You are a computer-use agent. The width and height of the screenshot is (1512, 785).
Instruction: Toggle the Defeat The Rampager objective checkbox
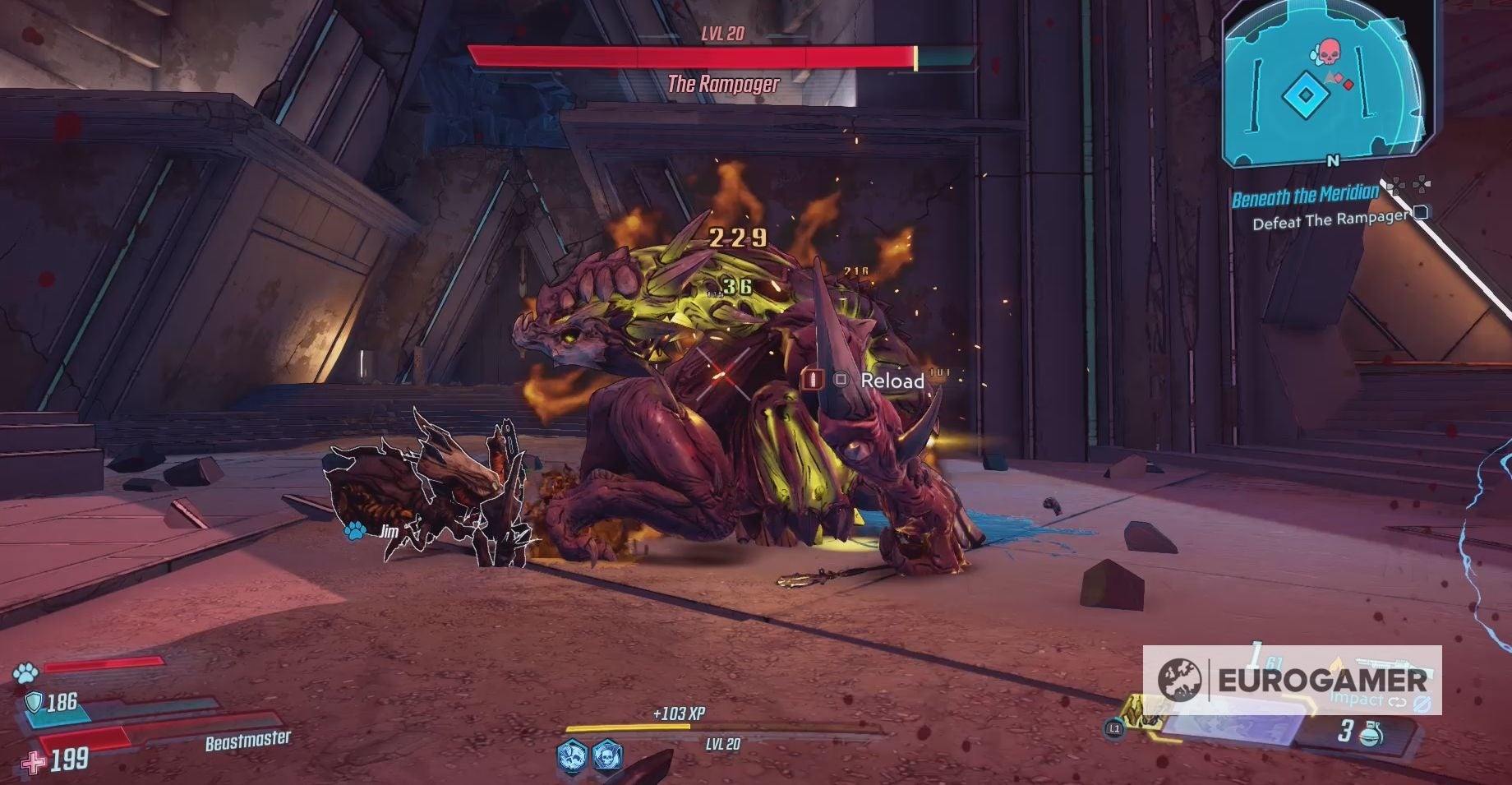coord(1422,213)
